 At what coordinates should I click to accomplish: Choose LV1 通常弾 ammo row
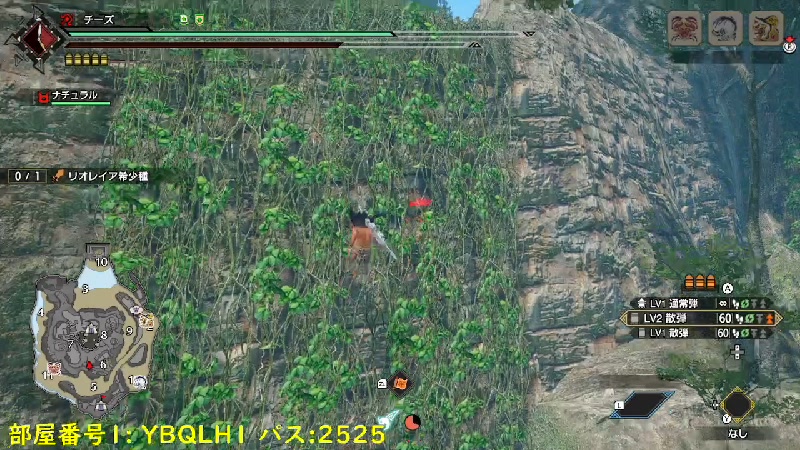pos(700,303)
